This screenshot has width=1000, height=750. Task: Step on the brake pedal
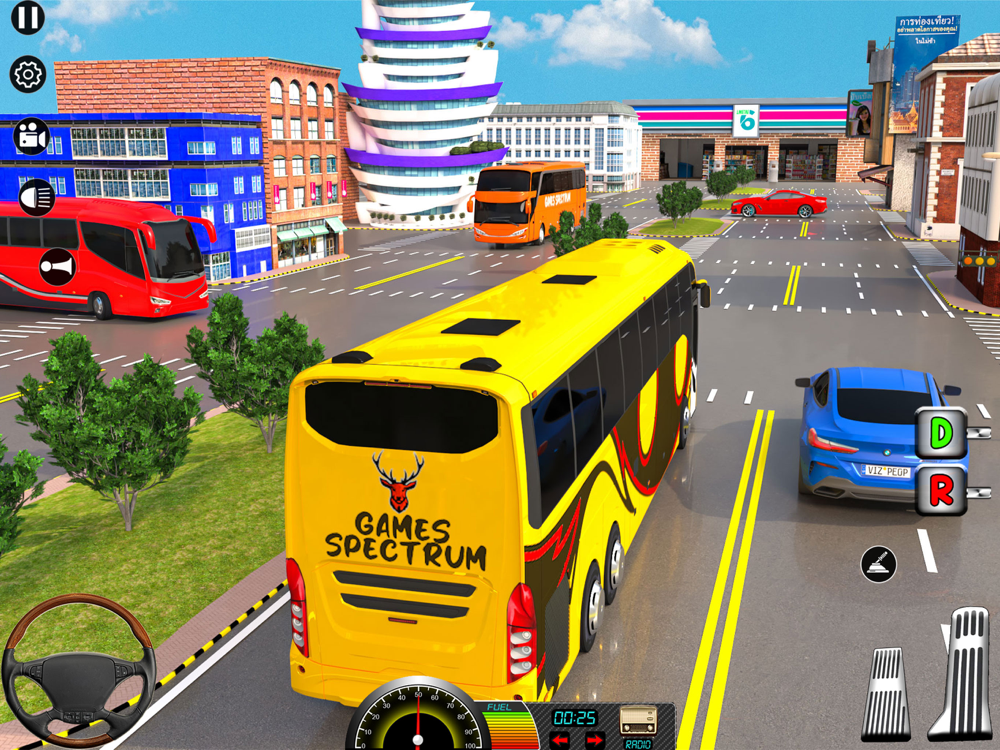[x=887, y=694]
